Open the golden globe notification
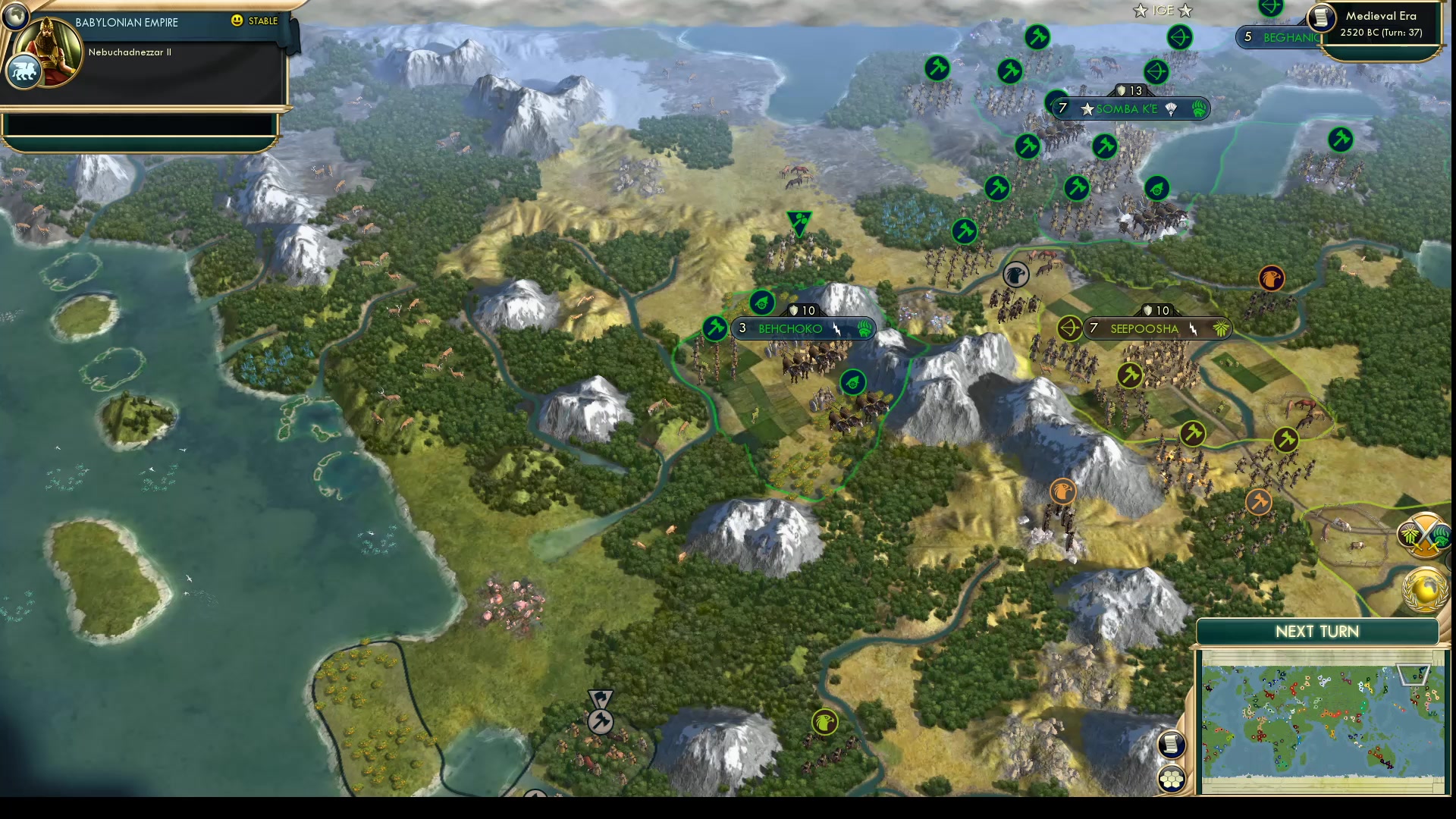 click(1425, 589)
